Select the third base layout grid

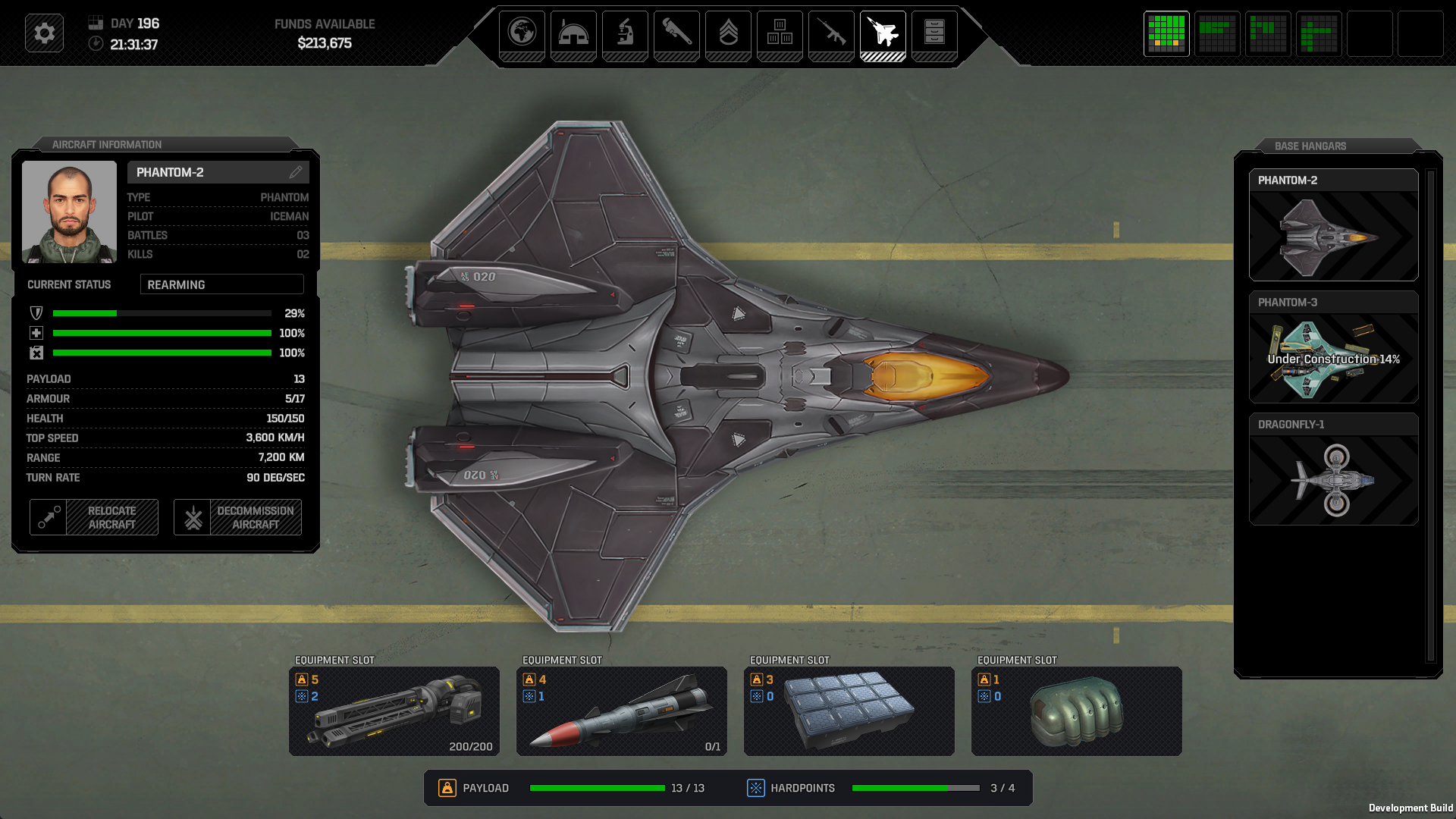pos(1268,33)
